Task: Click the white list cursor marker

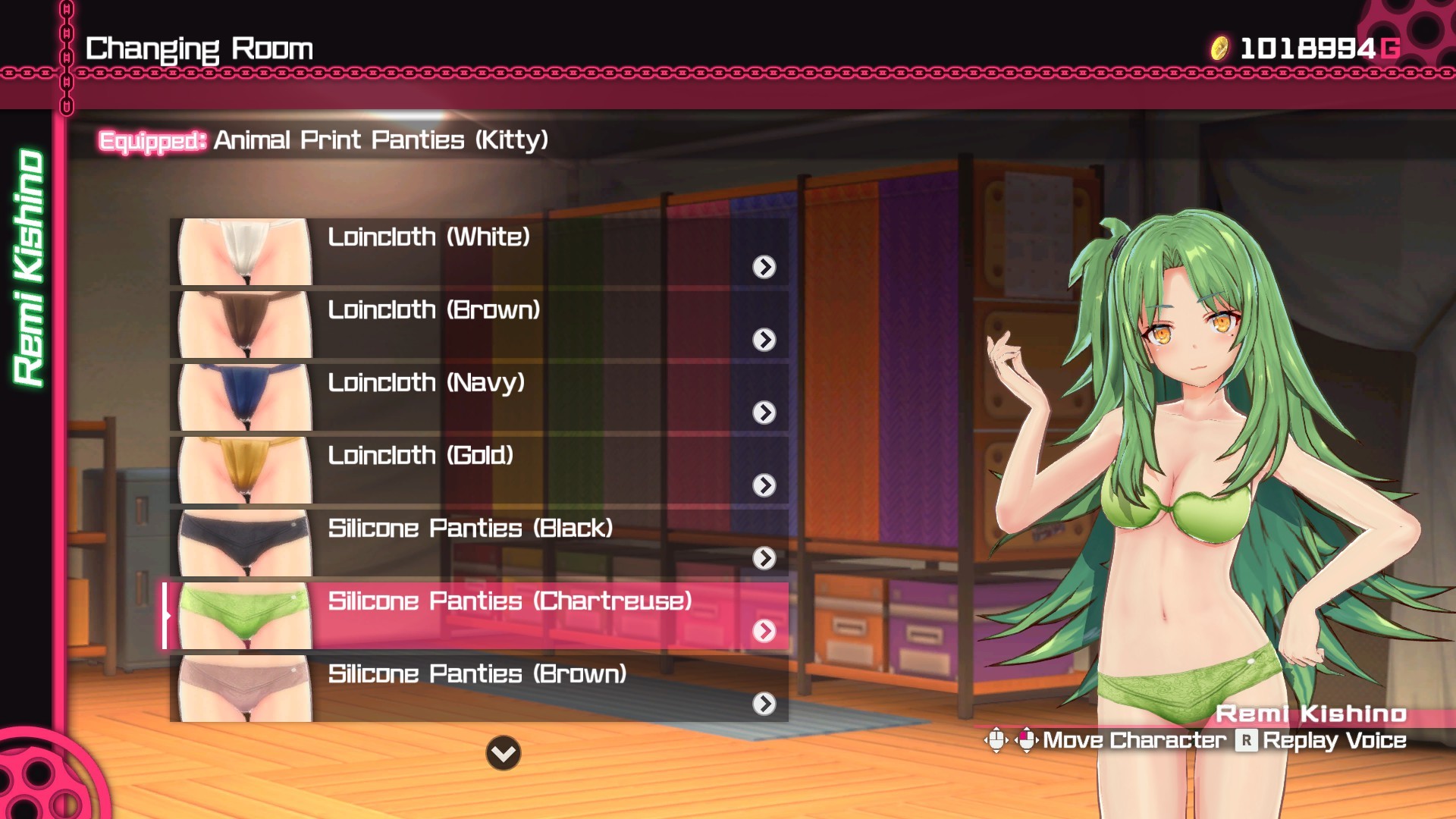Action: click(167, 616)
